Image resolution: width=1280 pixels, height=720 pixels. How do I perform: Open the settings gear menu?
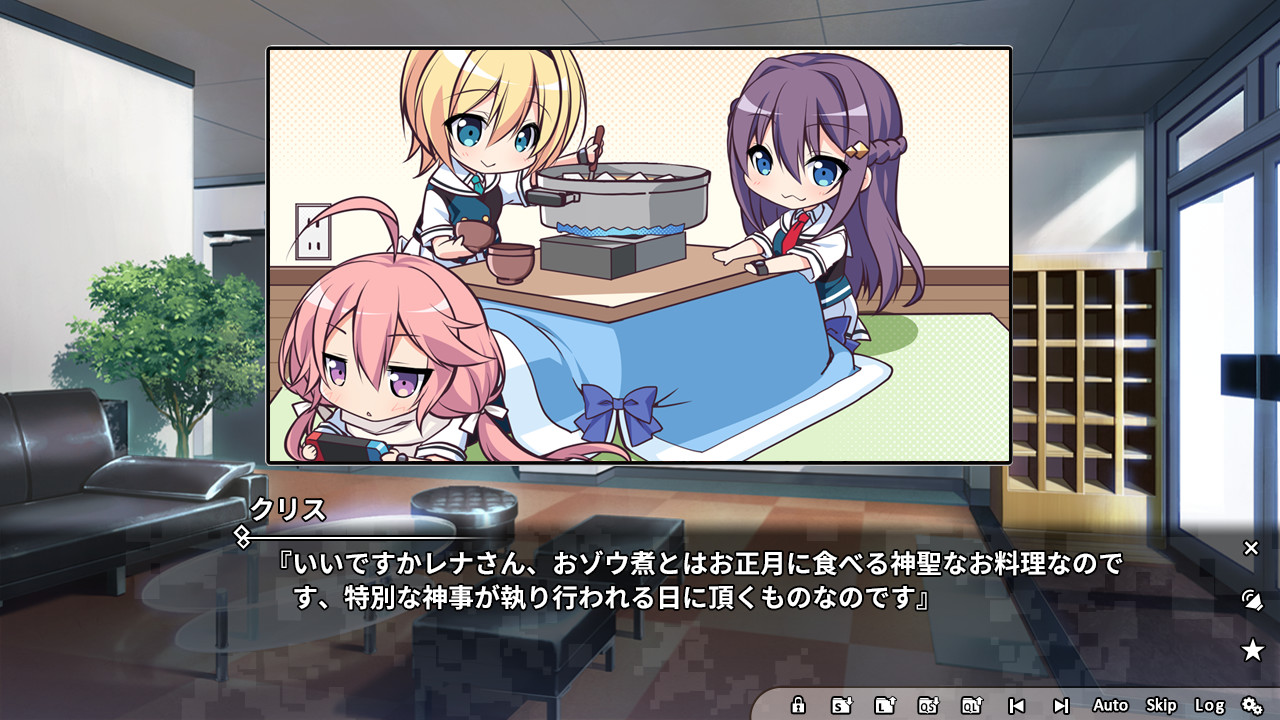click(x=1251, y=705)
